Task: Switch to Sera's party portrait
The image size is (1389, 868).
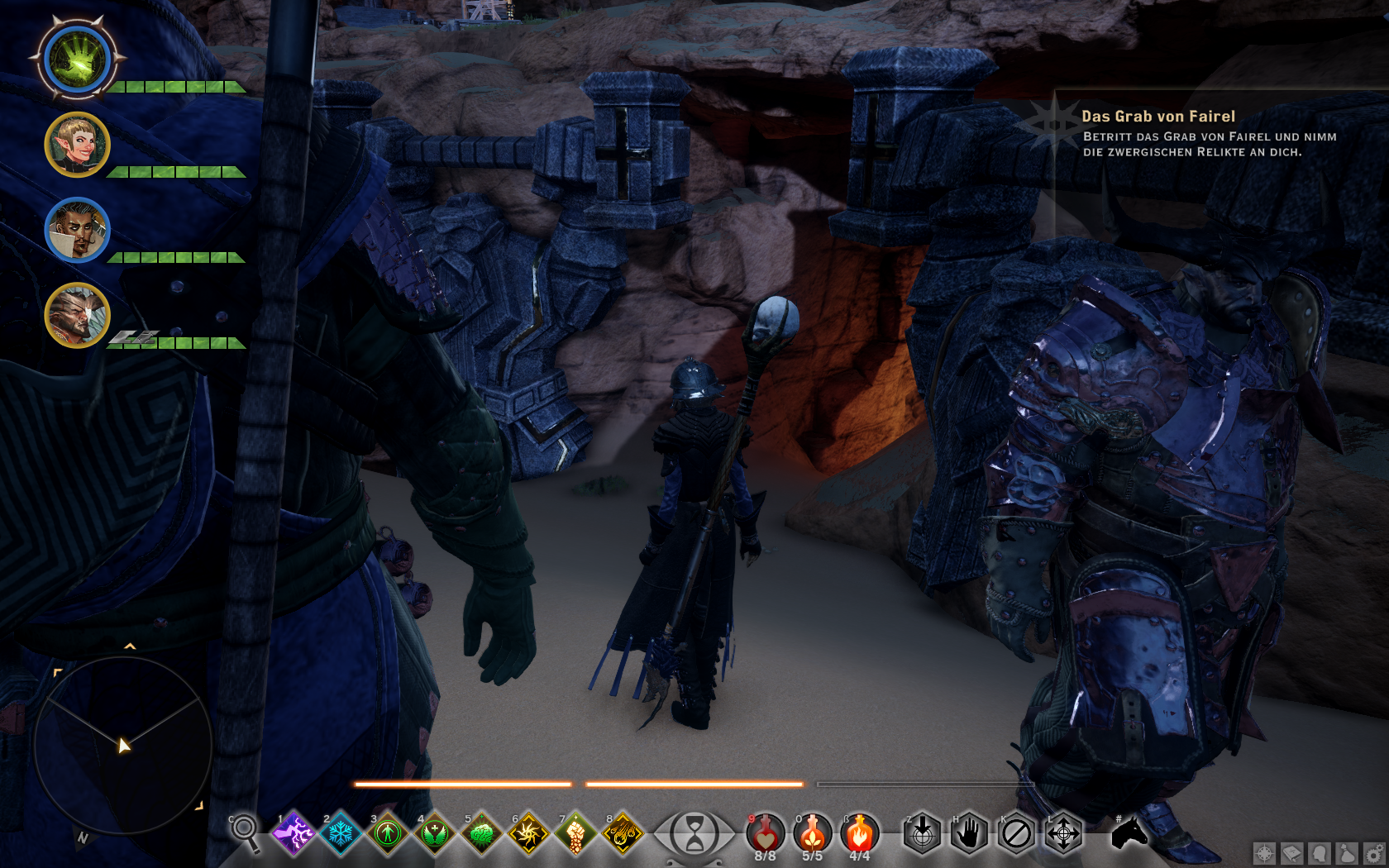Action: tap(77, 145)
